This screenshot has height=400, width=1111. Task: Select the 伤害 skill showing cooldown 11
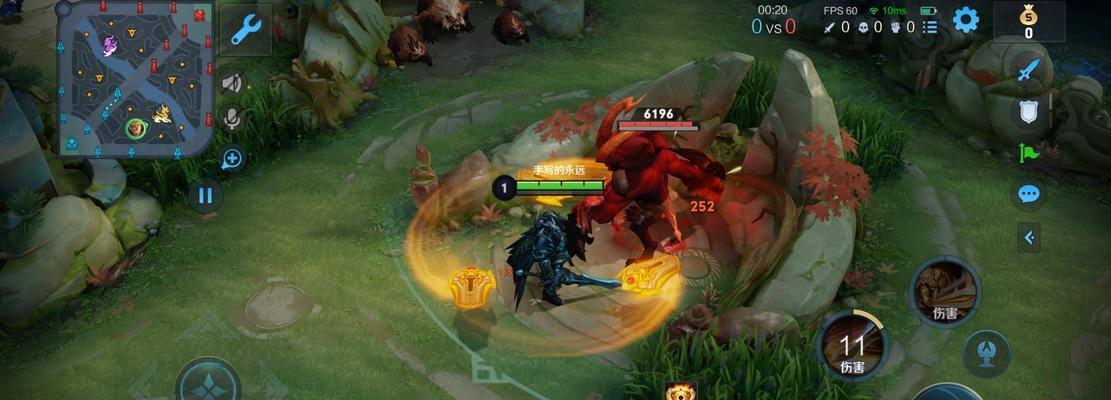pyautogui.click(x=852, y=345)
